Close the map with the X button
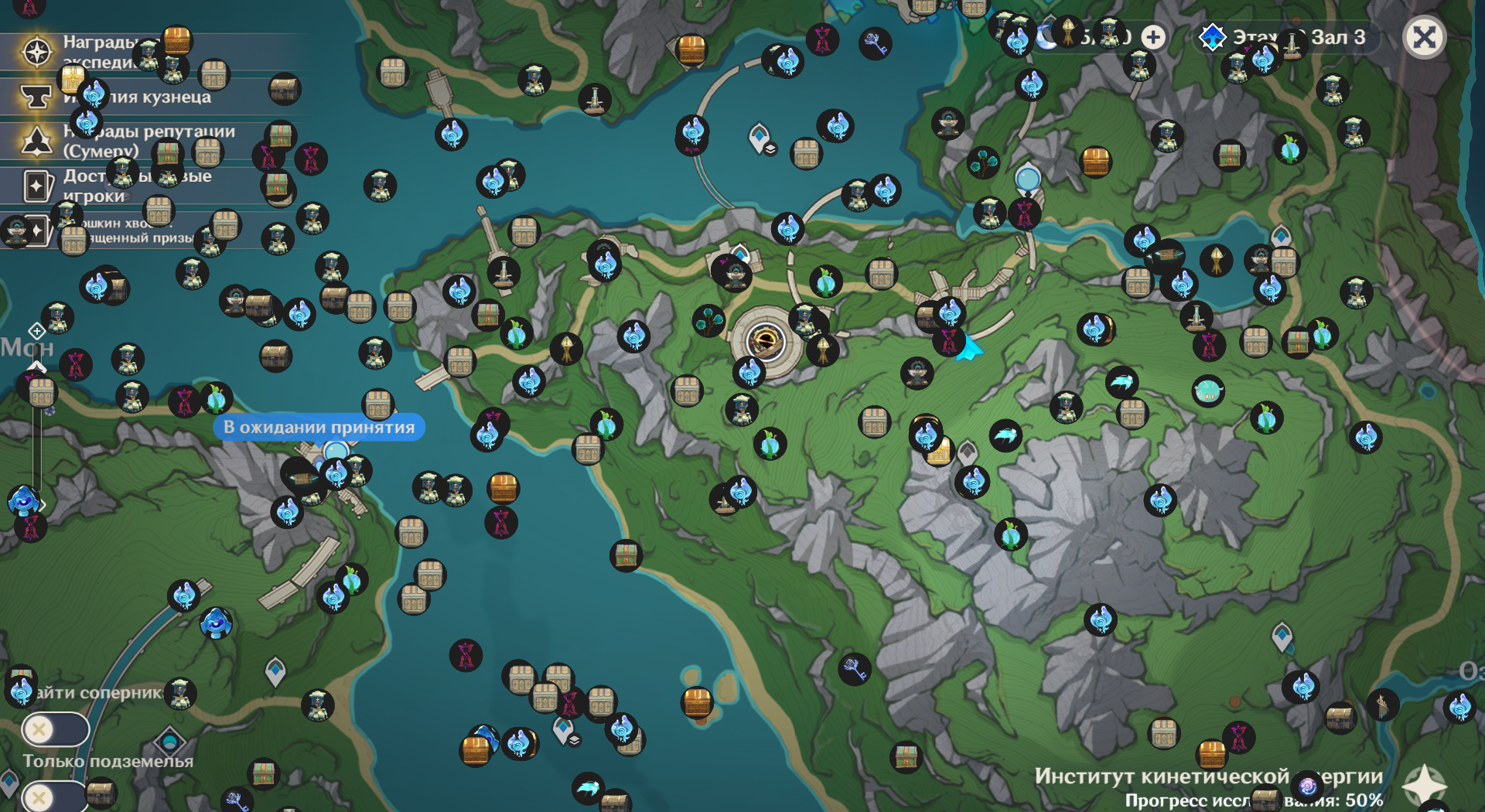 (x=1424, y=37)
